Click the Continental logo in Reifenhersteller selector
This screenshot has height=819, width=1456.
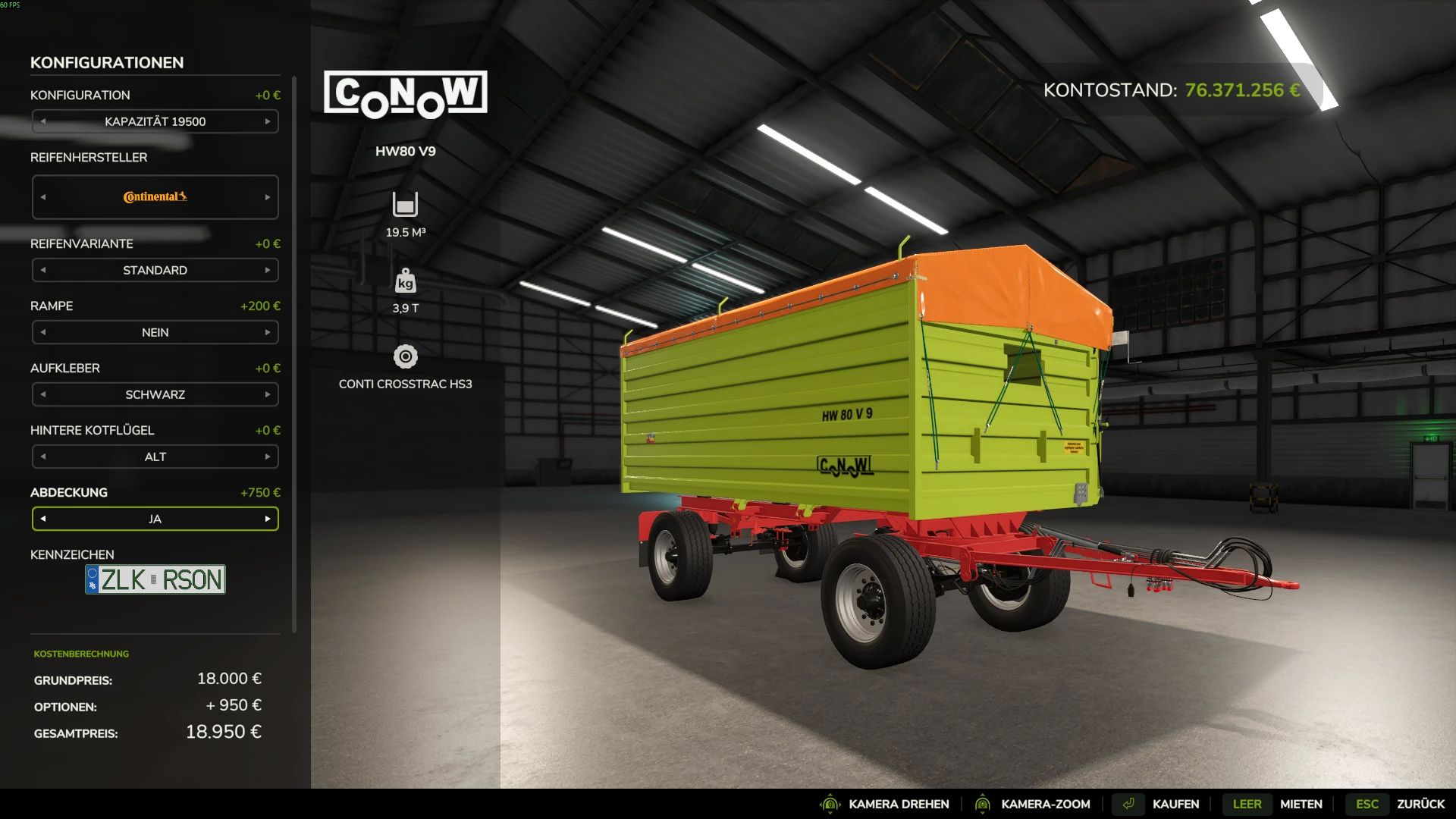pyautogui.click(x=154, y=196)
